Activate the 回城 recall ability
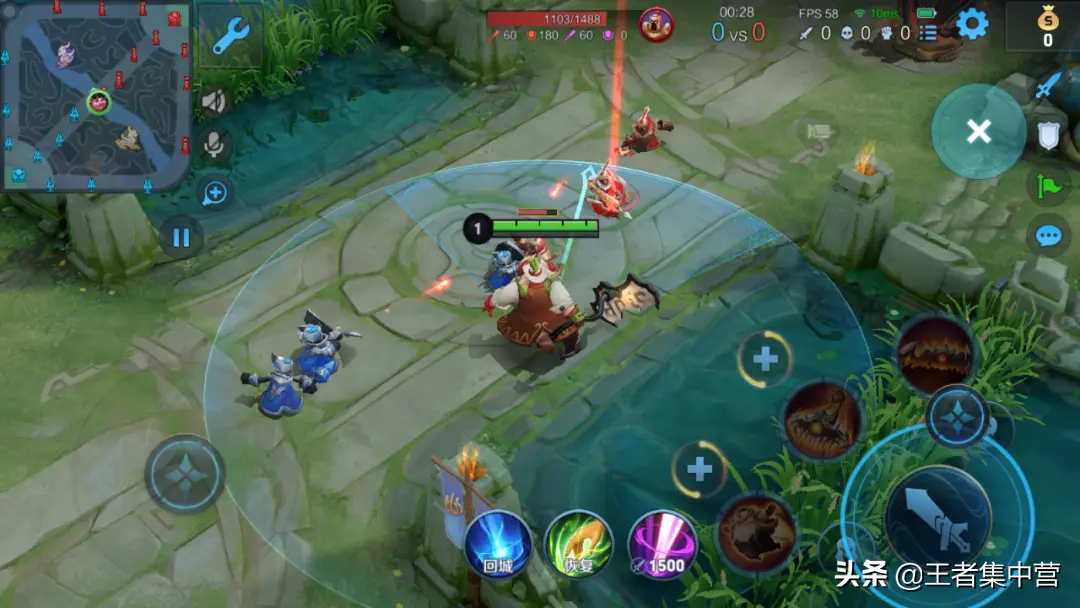Viewport: 1080px width, 608px height. pos(498,545)
